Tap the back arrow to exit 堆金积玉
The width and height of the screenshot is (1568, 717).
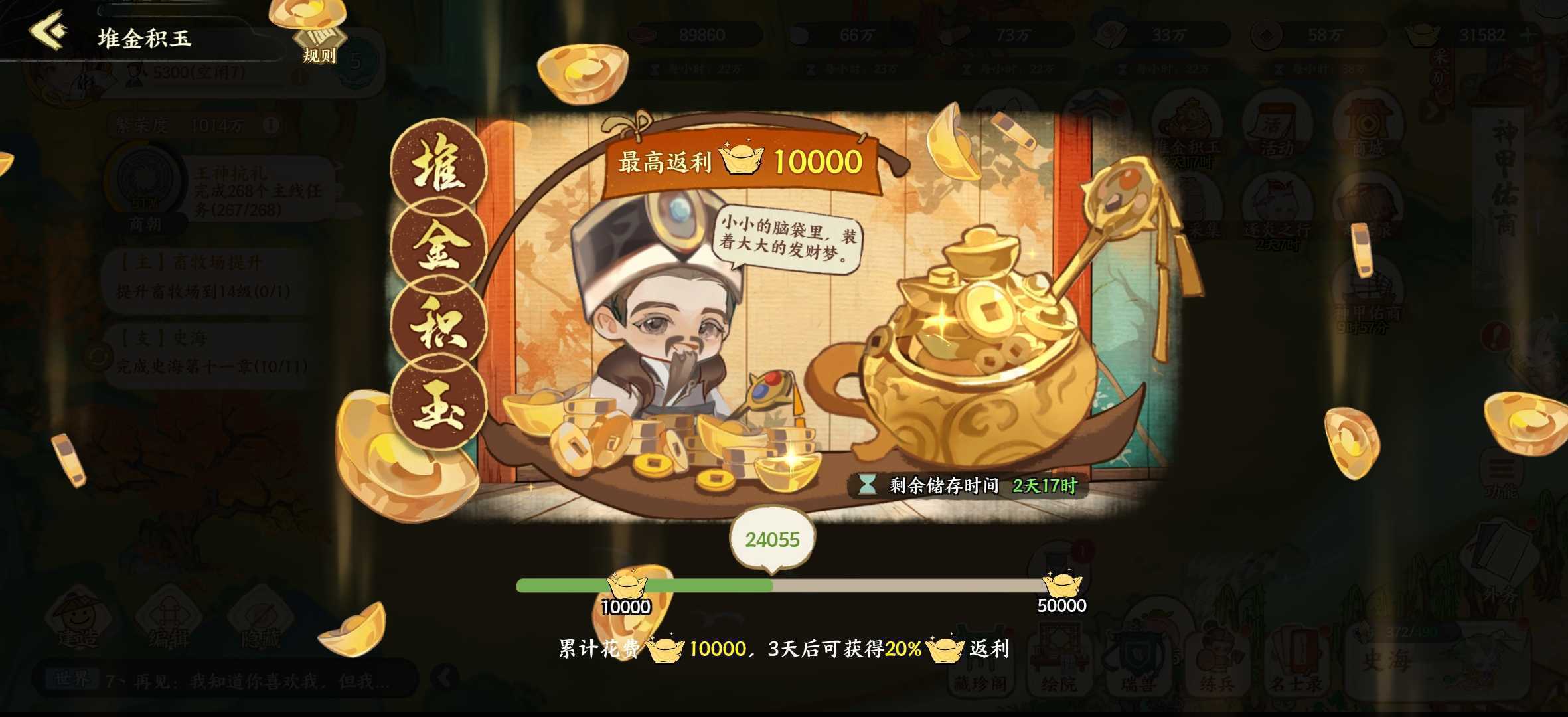pyautogui.click(x=46, y=30)
